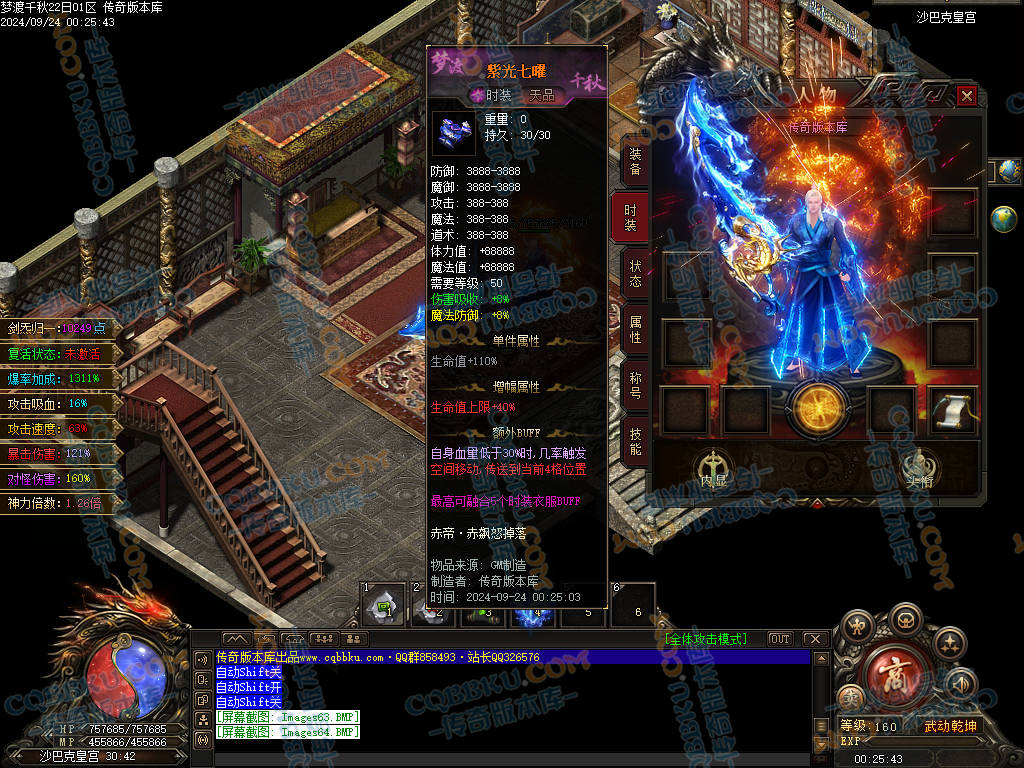Open the 技能 skills tab

[635, 441]
